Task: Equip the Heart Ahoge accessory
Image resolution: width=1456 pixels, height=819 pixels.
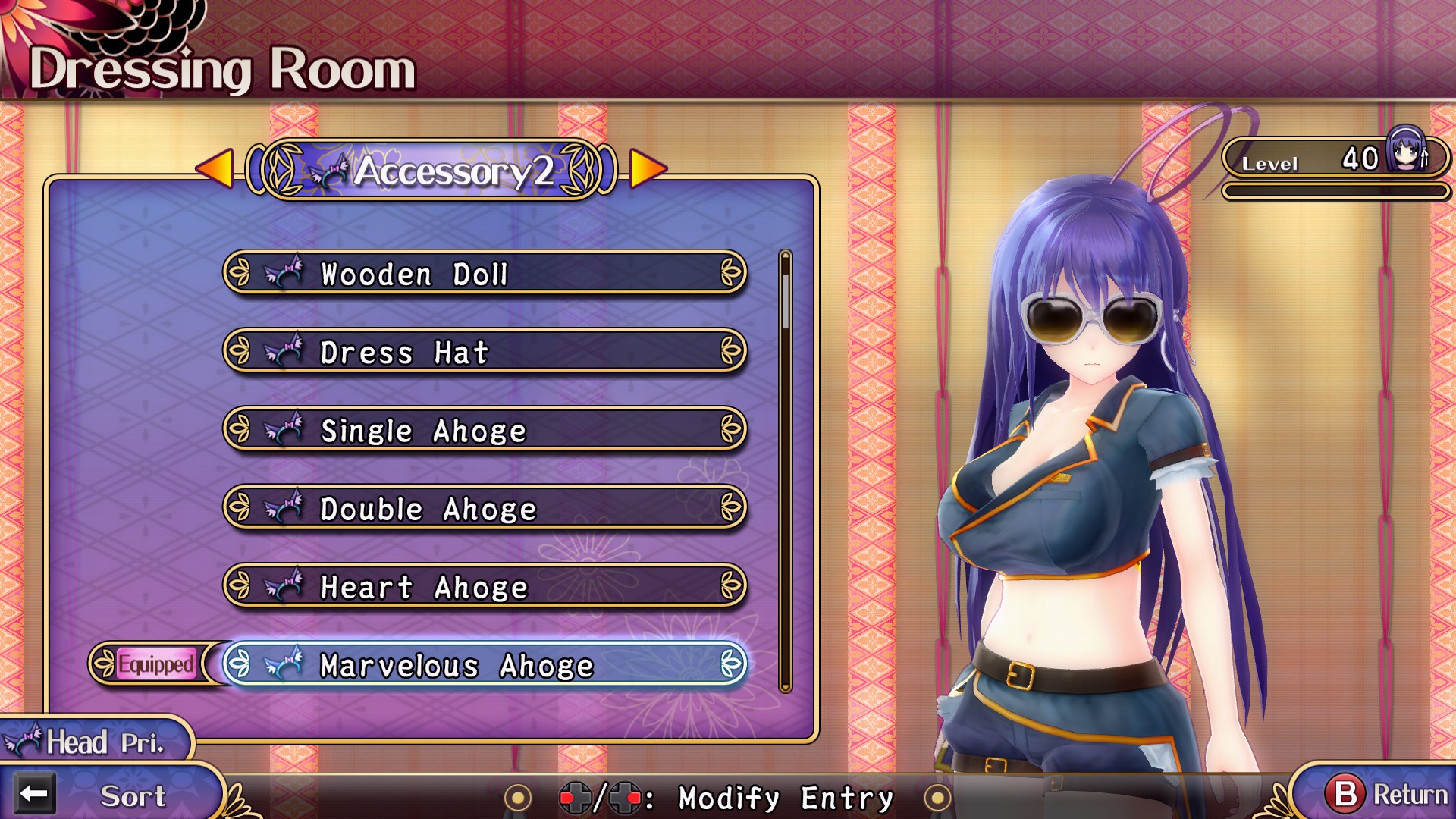Action: click(x=485, y=588)
